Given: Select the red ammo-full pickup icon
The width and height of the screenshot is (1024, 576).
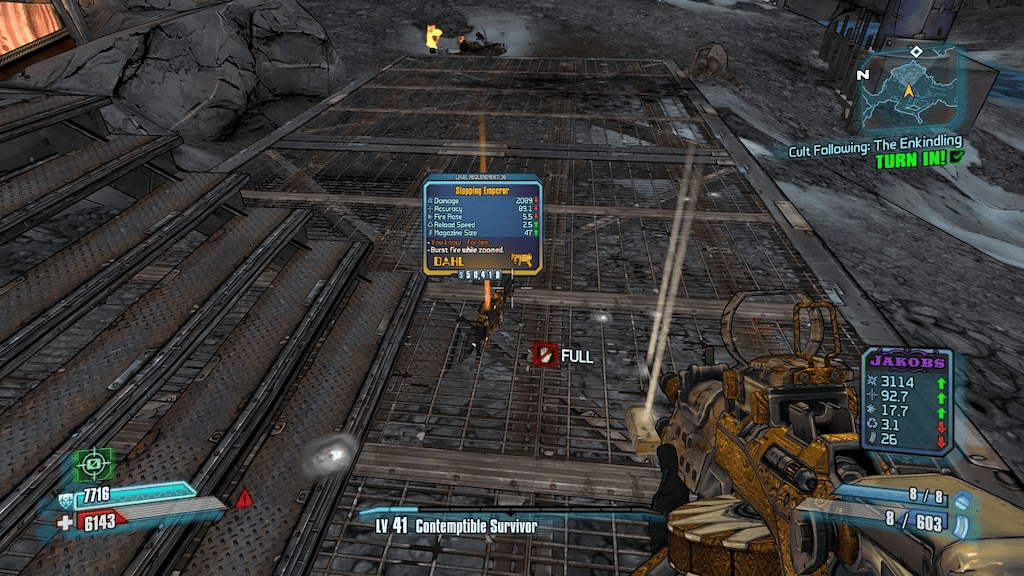Looking at the screenshot, I should (x=545, y=355).
